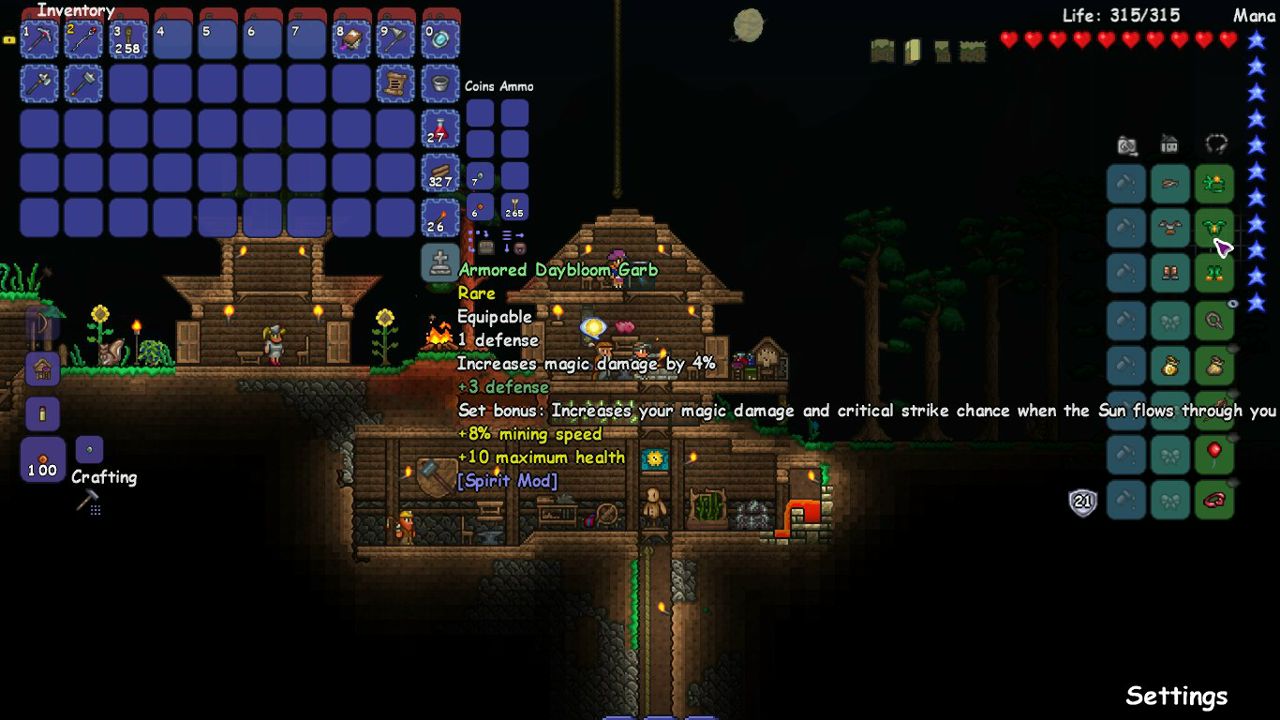Open the Settings menu
This screenshot has height=720, width=1280.
click(x=1176, y=695)
